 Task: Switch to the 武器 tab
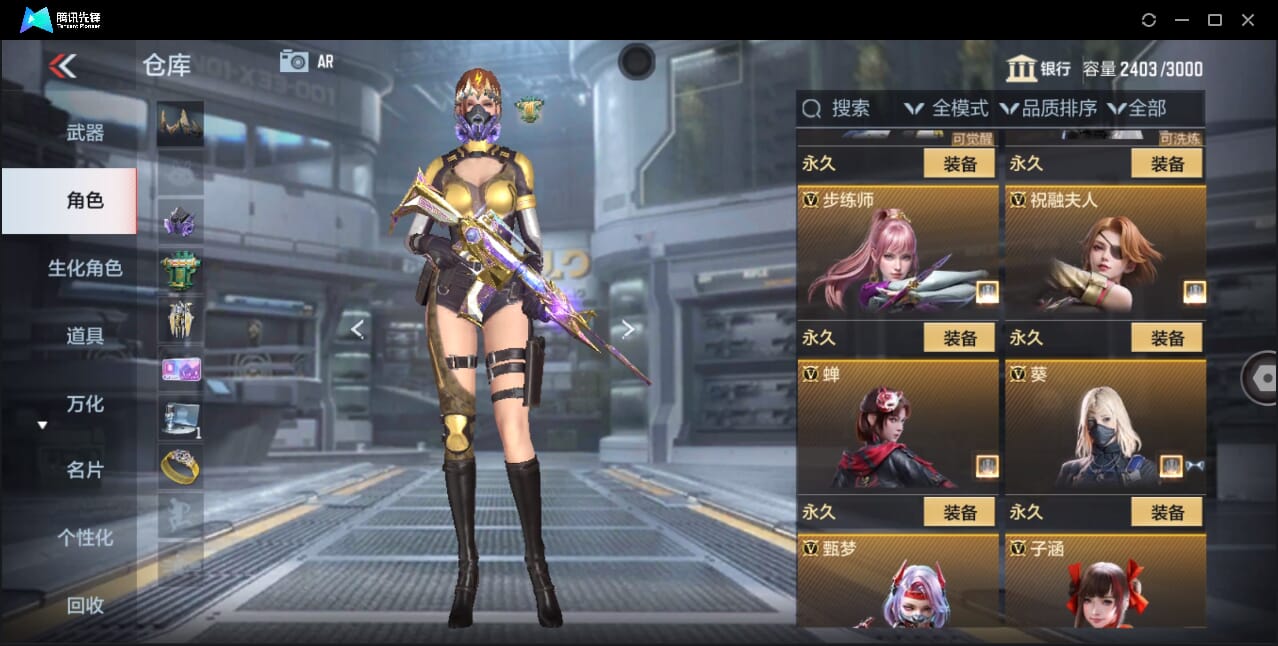coord(85,132)
